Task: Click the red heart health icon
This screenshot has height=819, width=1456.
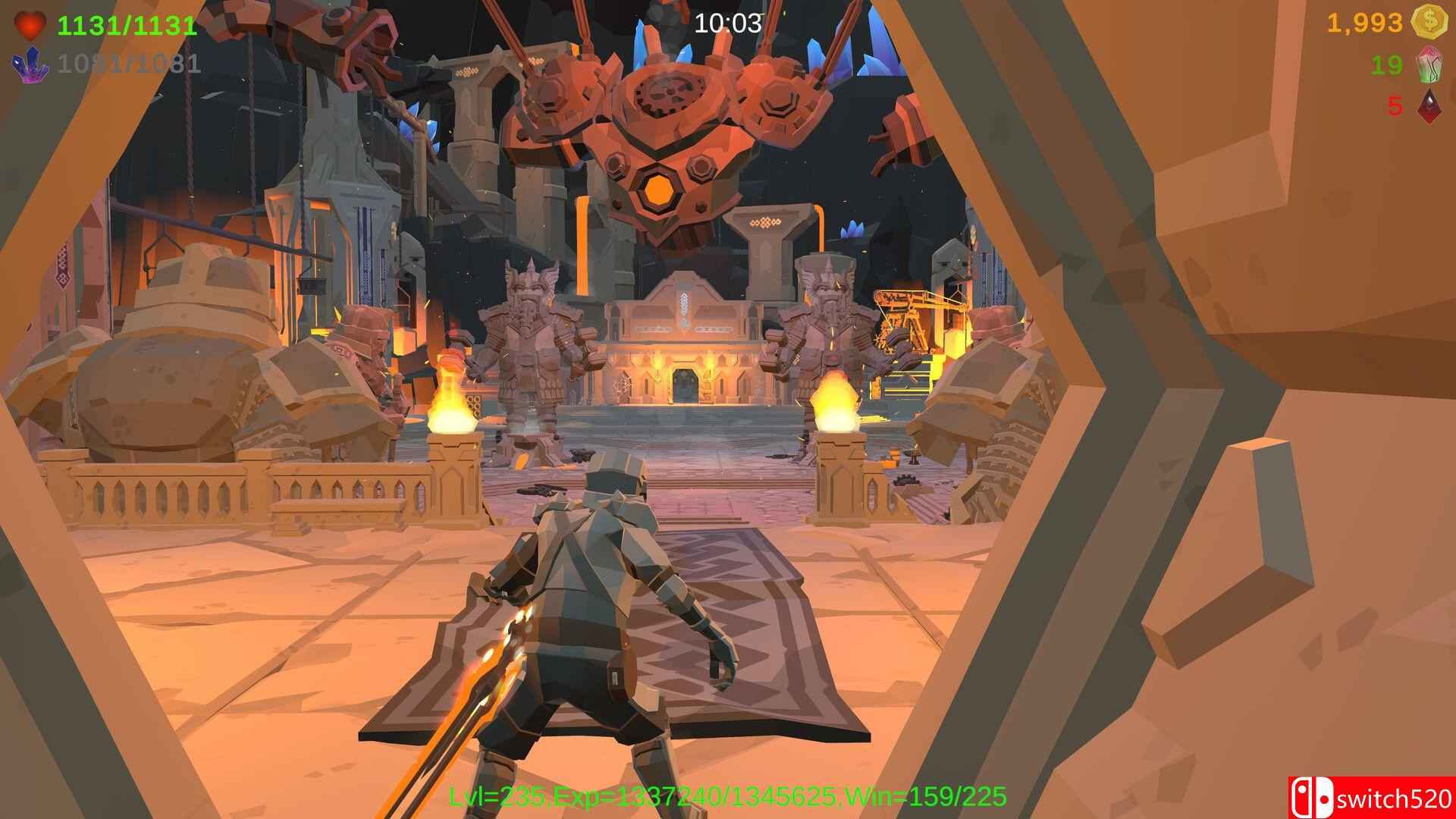Action: [30, 24]
